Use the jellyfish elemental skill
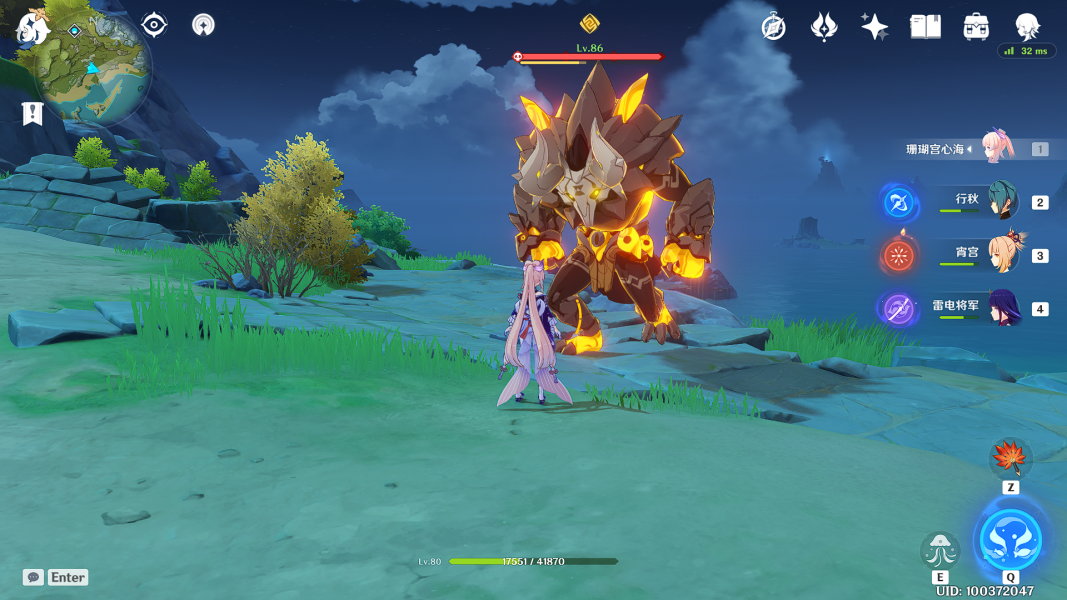 coord(940,550)
